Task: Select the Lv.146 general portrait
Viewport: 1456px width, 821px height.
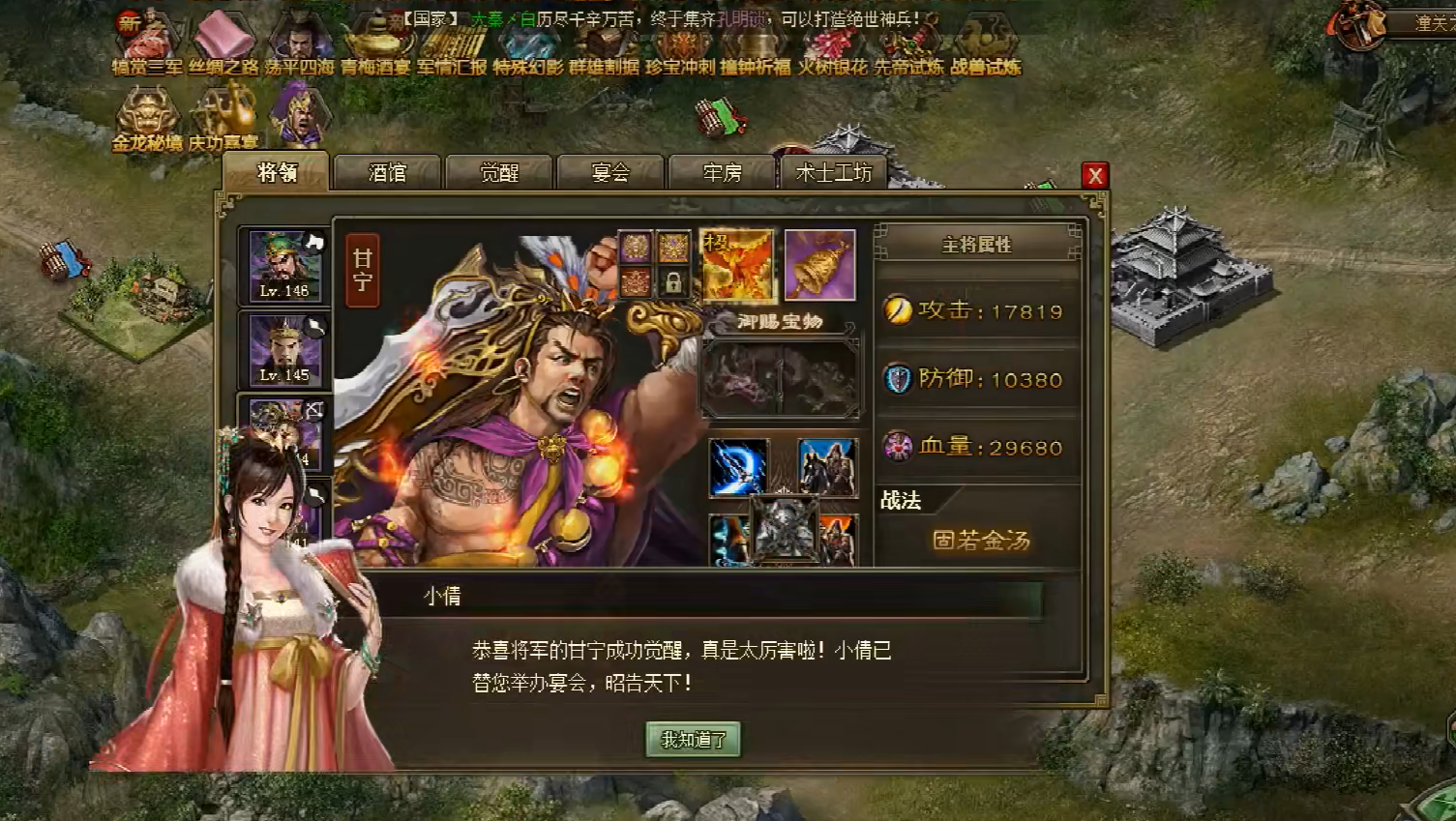Action: pos(282,263)
